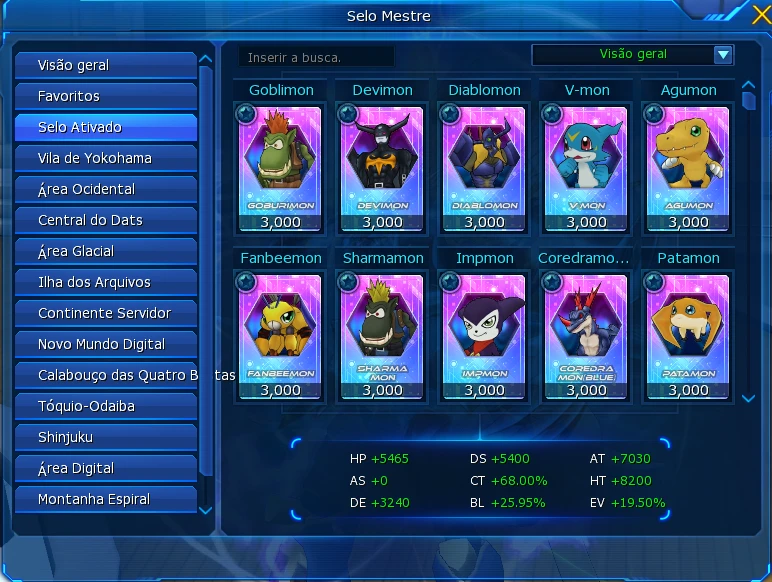
Task: Select the Novo Mundo Digital category
Action: (105, 344)
